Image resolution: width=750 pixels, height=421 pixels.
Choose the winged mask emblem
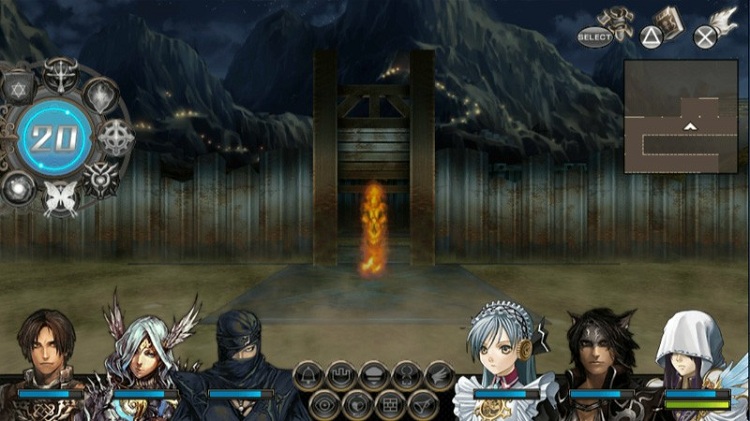click(102, 177)
